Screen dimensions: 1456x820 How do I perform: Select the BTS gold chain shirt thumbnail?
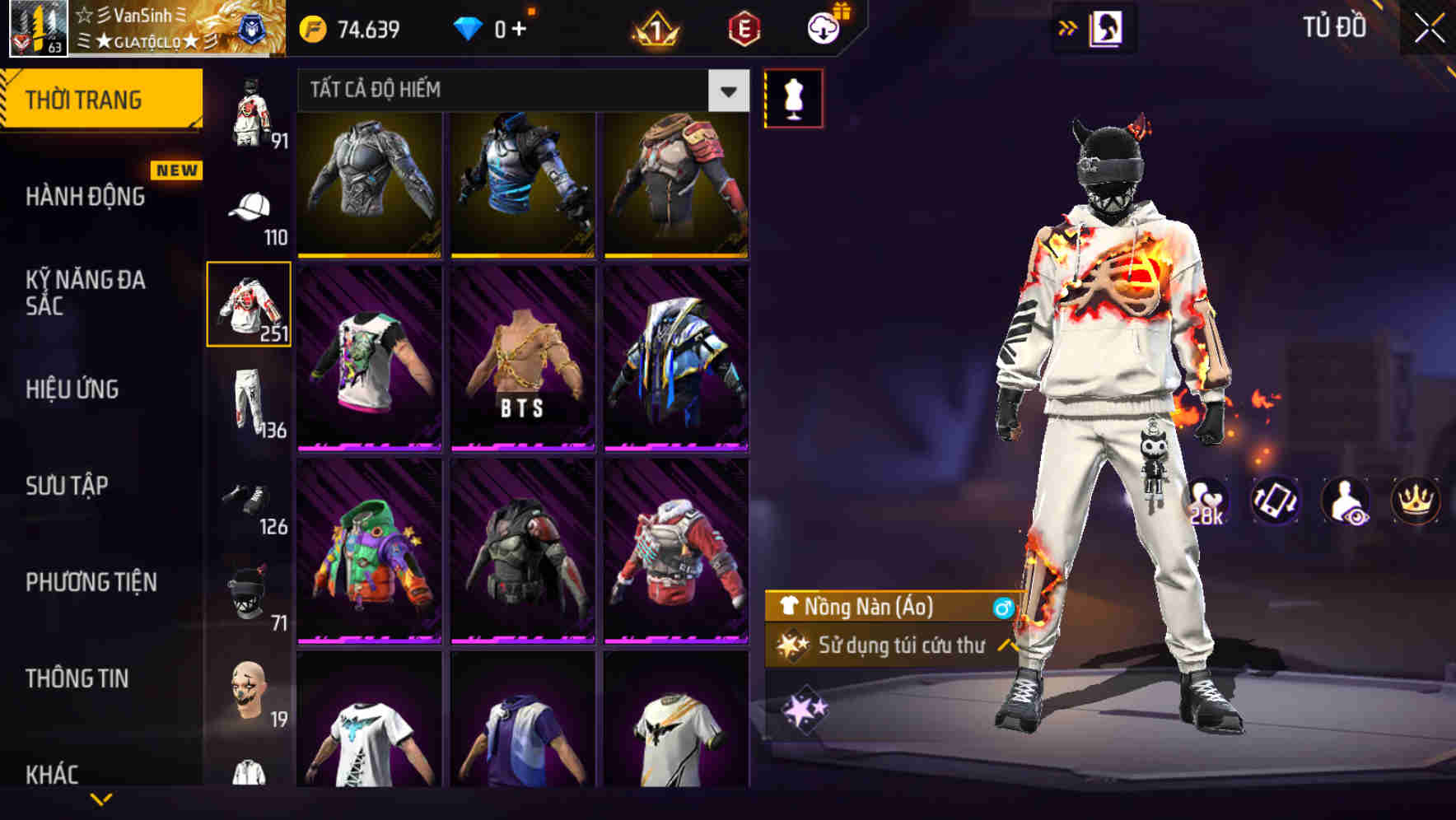point(522,360)
